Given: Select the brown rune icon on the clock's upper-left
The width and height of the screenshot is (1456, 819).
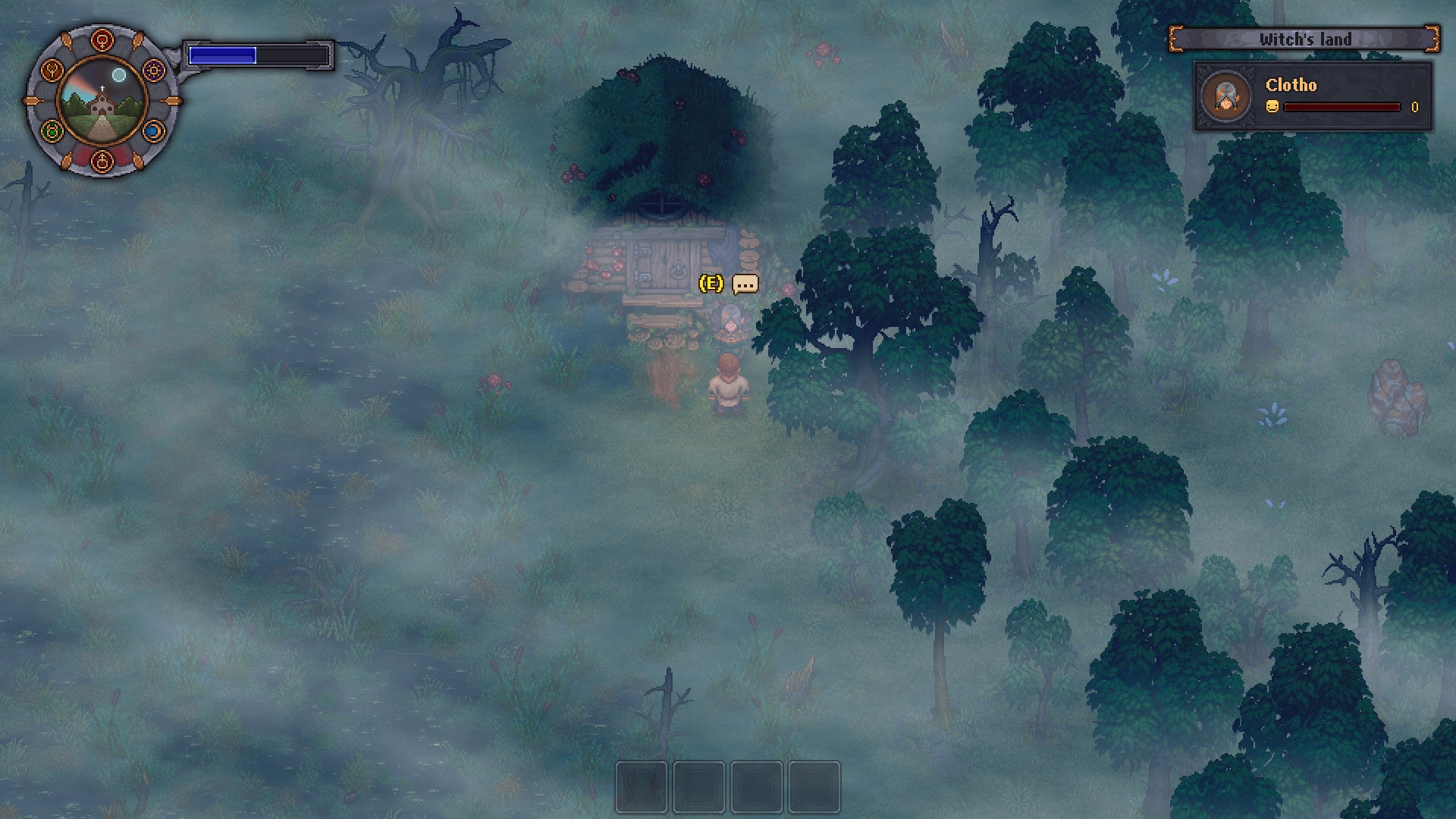Looking at the screenshot, I should (x=52, y=70).
